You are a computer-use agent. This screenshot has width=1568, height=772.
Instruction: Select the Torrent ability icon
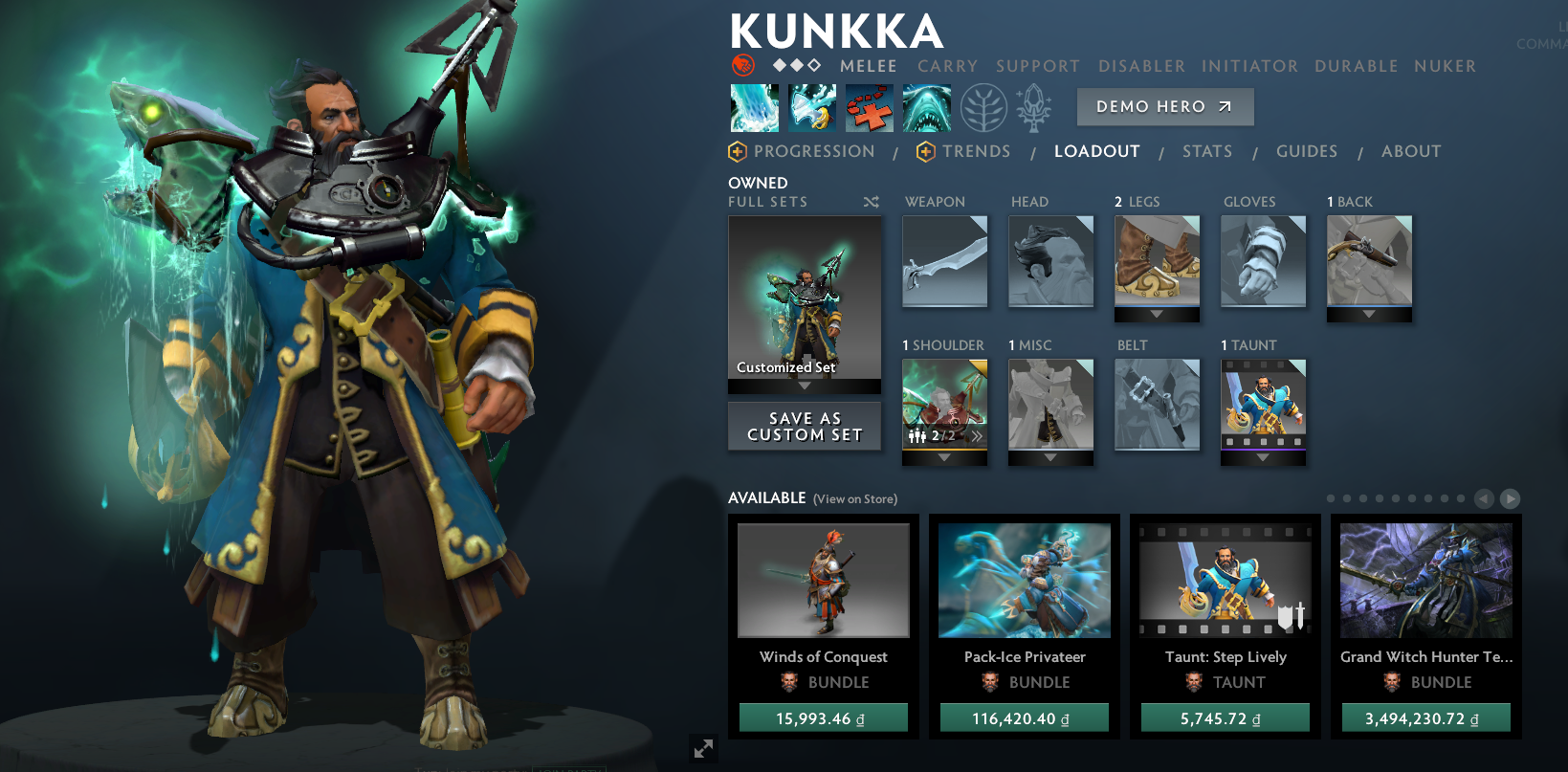754,107
